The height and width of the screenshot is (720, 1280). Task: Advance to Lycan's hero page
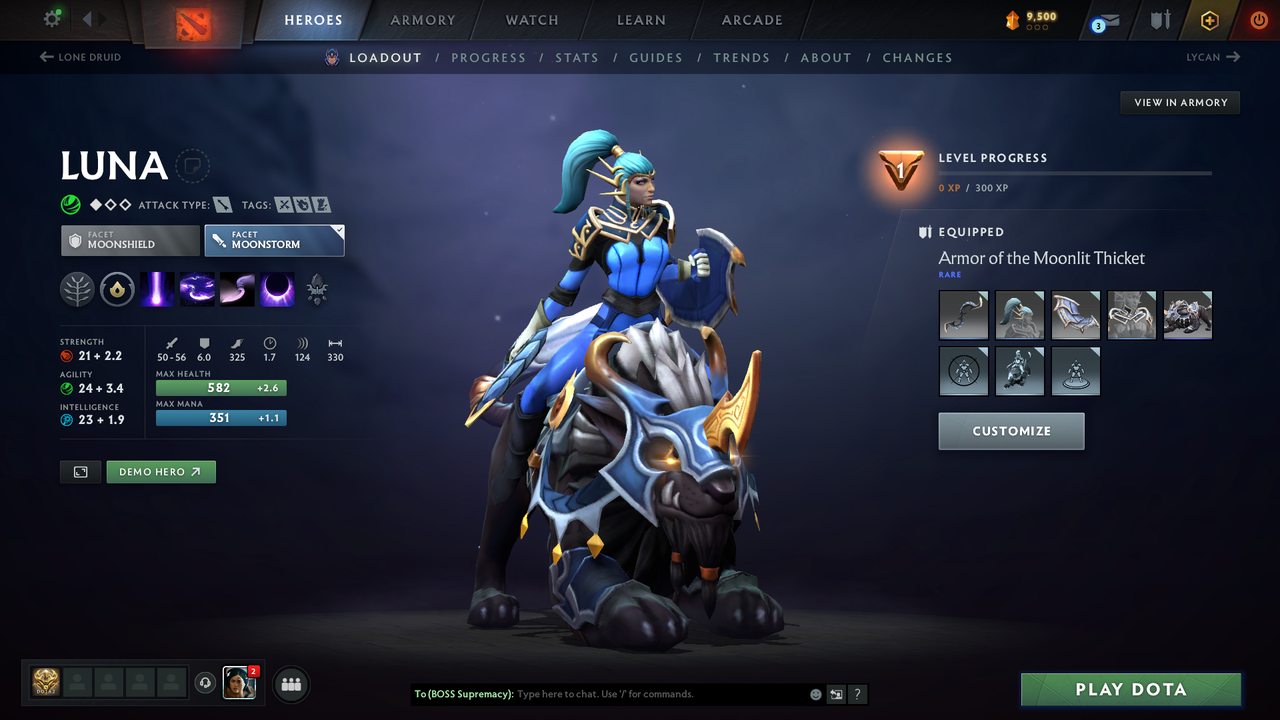(1212, 57)
